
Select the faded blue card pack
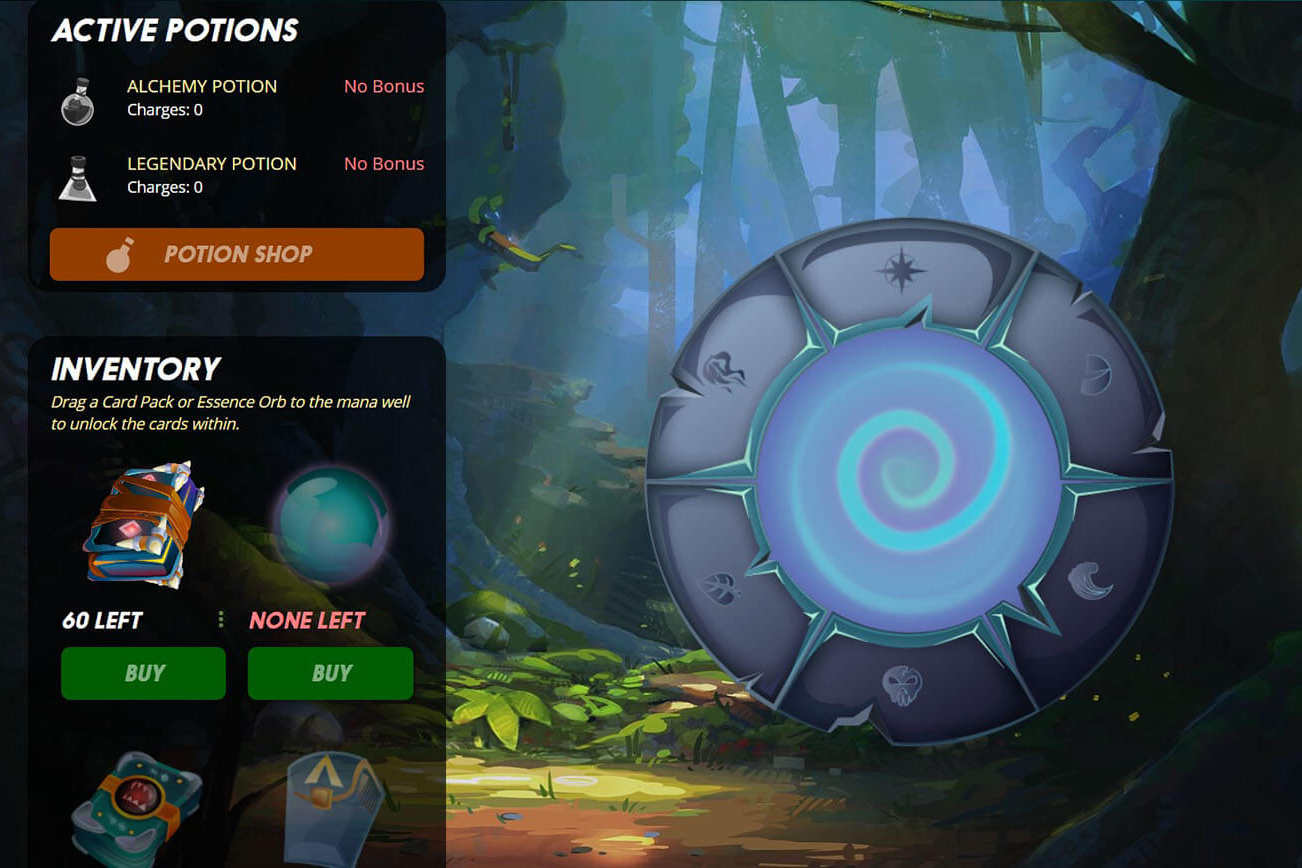point(335,808)
